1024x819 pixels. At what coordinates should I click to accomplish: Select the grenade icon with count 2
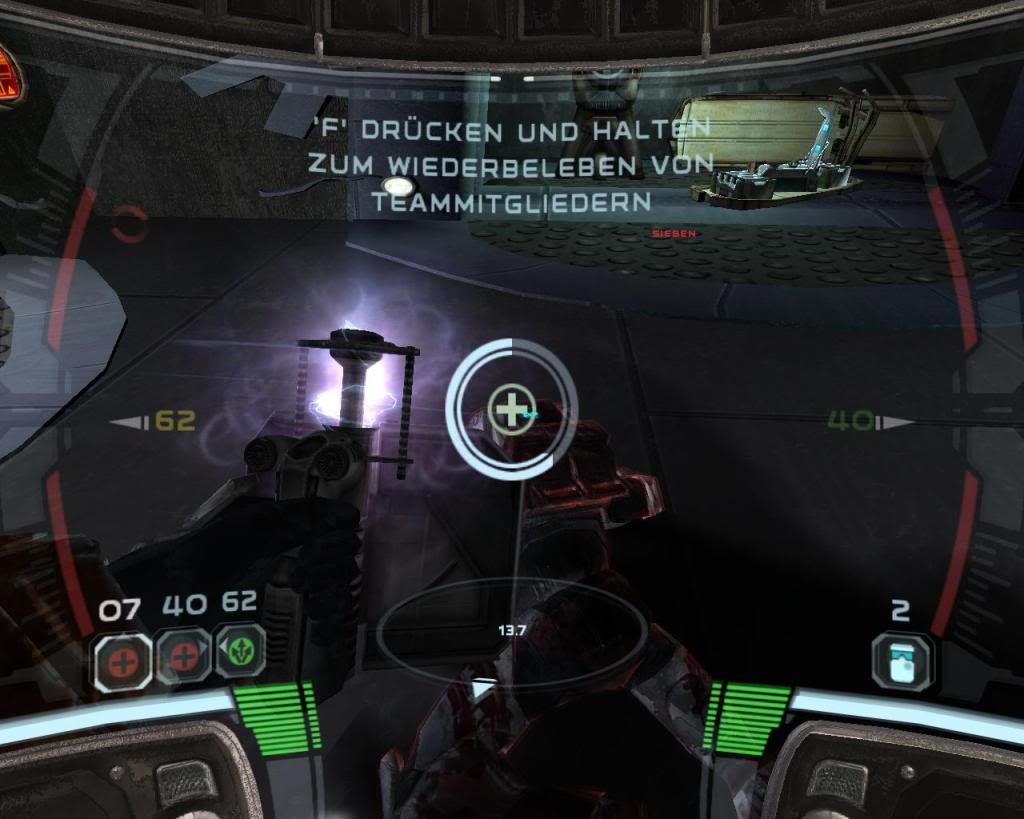point(901,660)
